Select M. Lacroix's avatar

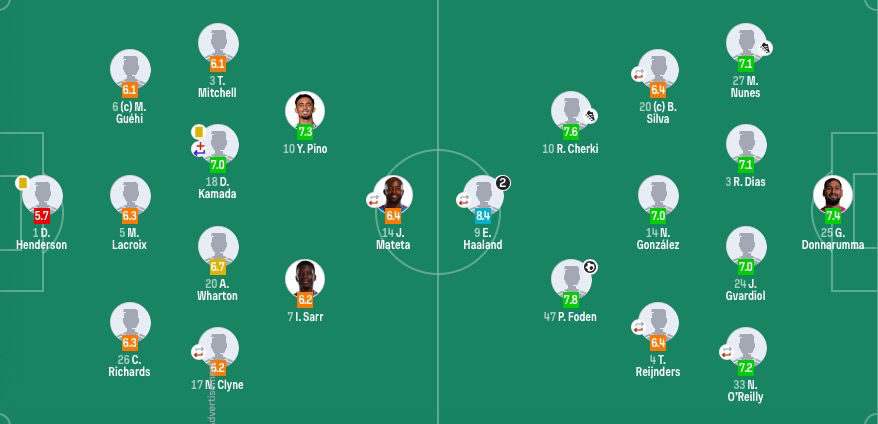[x=130, y=196]
